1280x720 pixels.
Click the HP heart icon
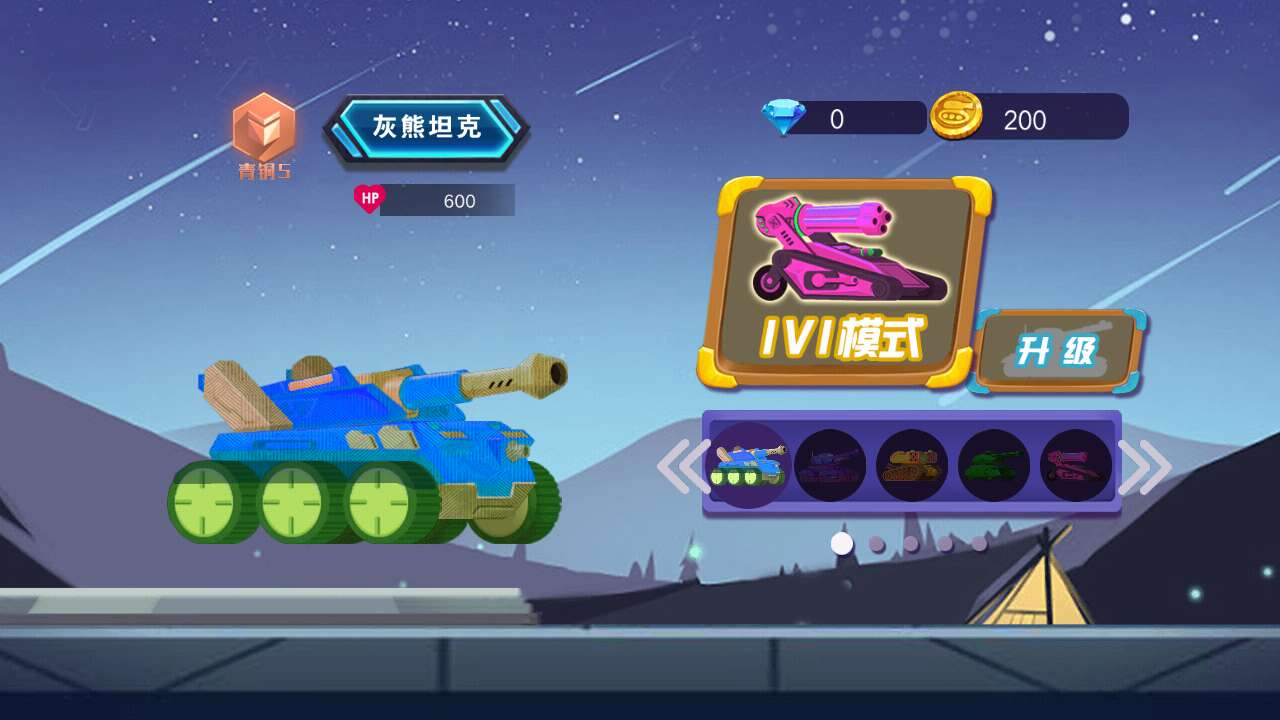coord(370,200)
